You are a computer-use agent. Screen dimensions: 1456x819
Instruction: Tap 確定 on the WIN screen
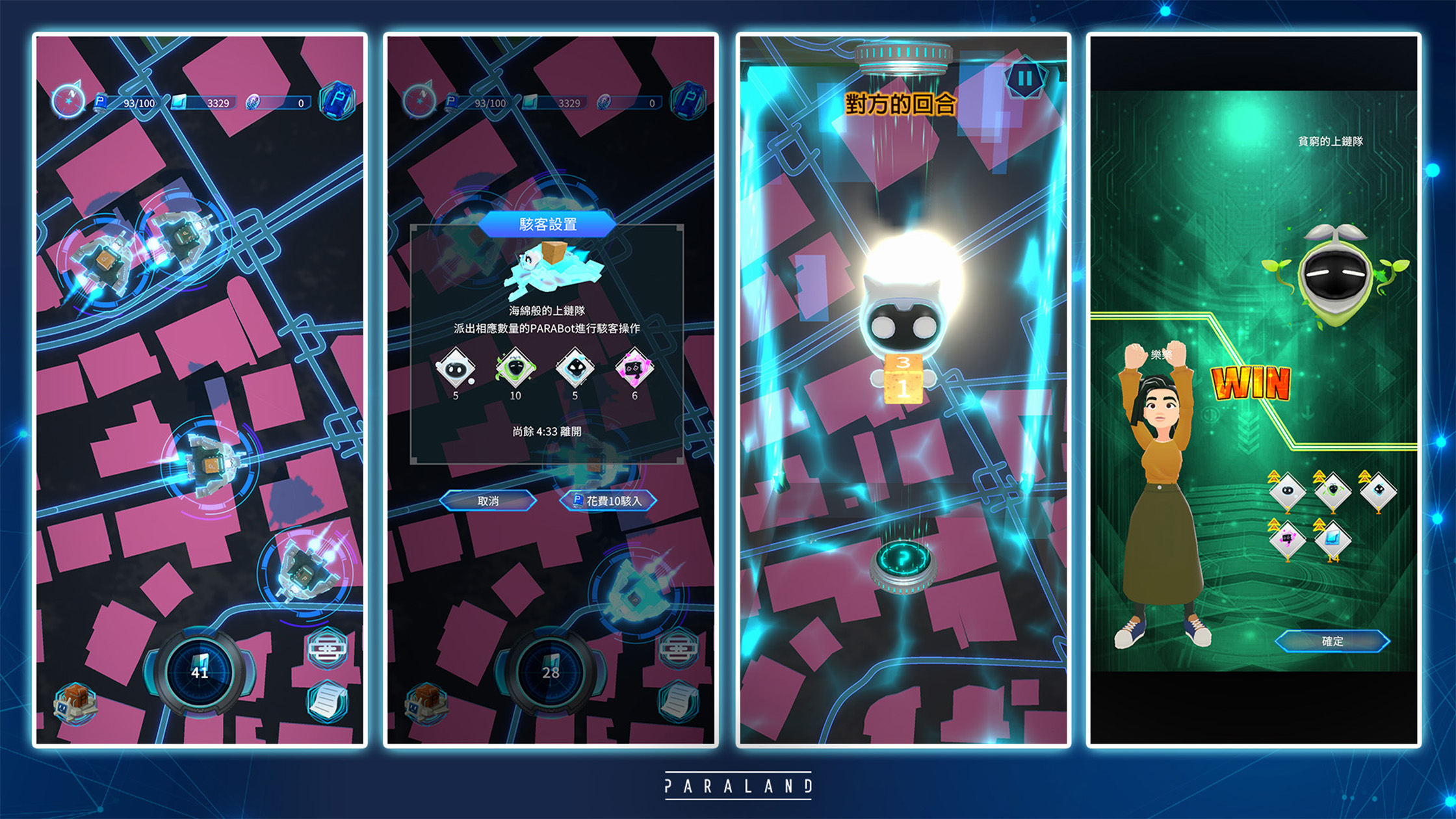point(1332,641)
